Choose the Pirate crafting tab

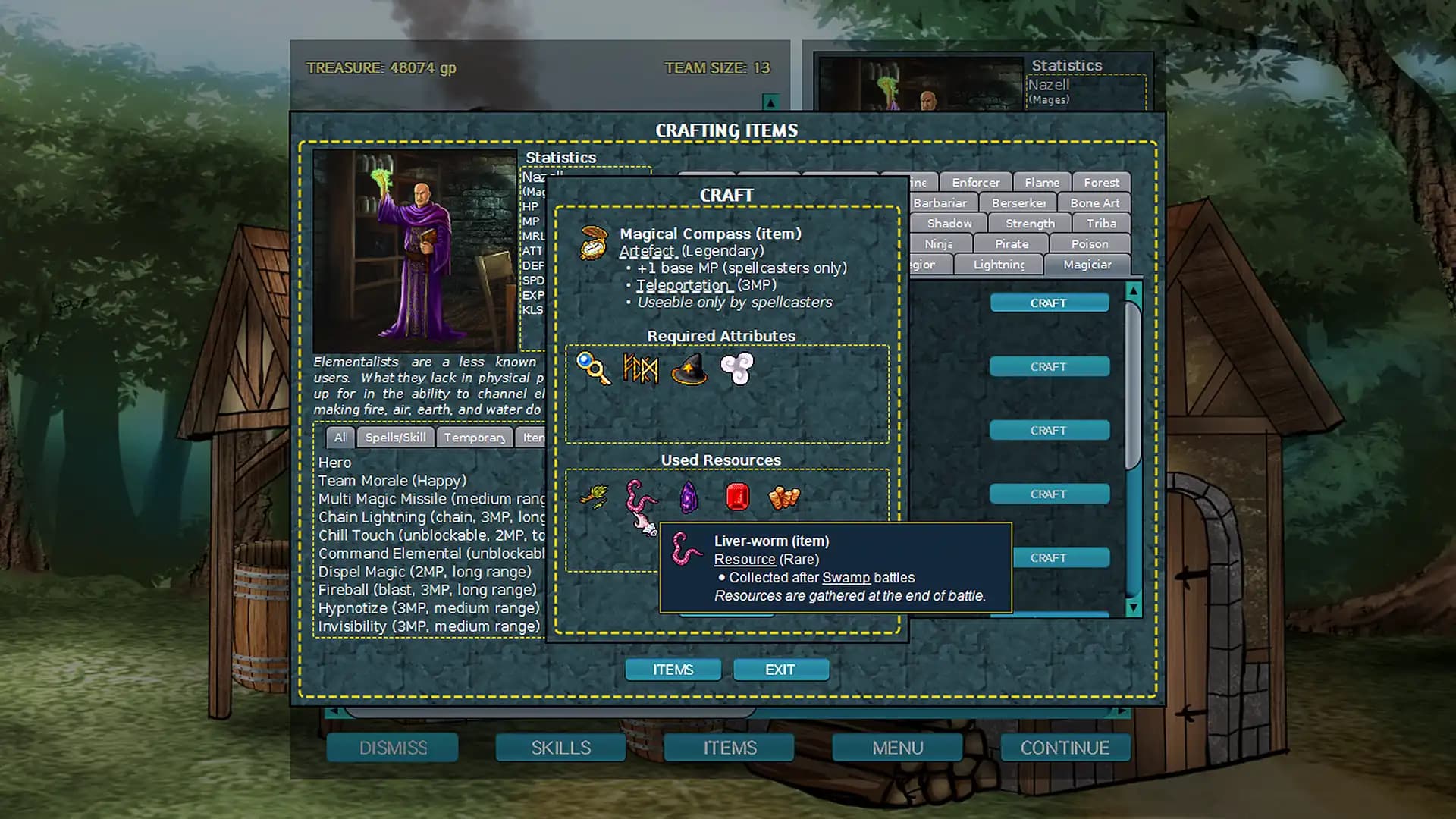pos(1012,244)
